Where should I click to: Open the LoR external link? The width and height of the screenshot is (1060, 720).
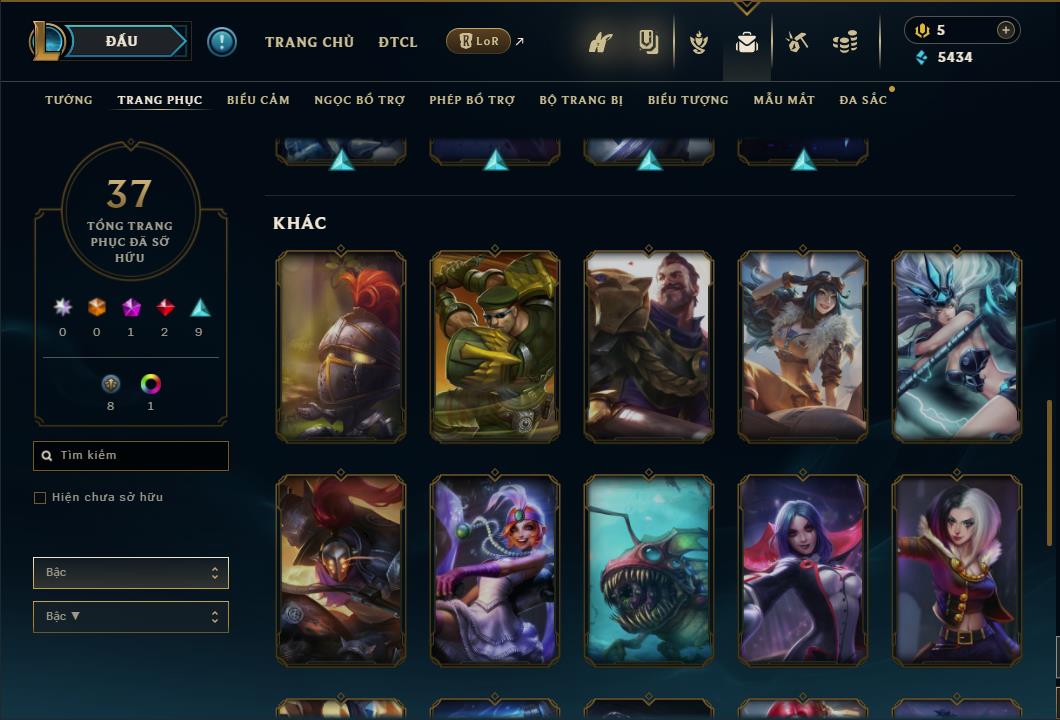pyautogui.click(x=479, y=41)
